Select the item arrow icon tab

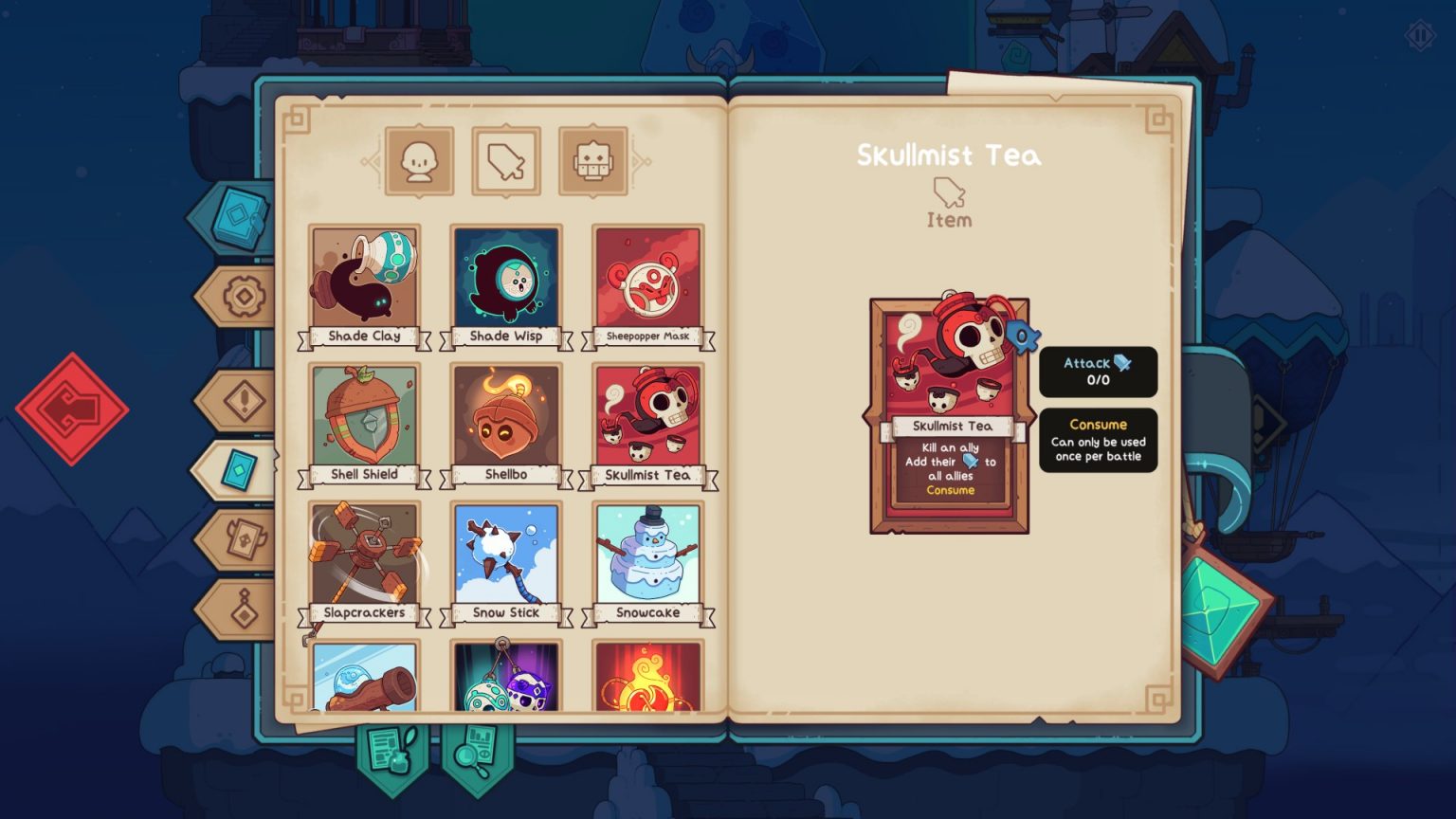coord(505,160)
